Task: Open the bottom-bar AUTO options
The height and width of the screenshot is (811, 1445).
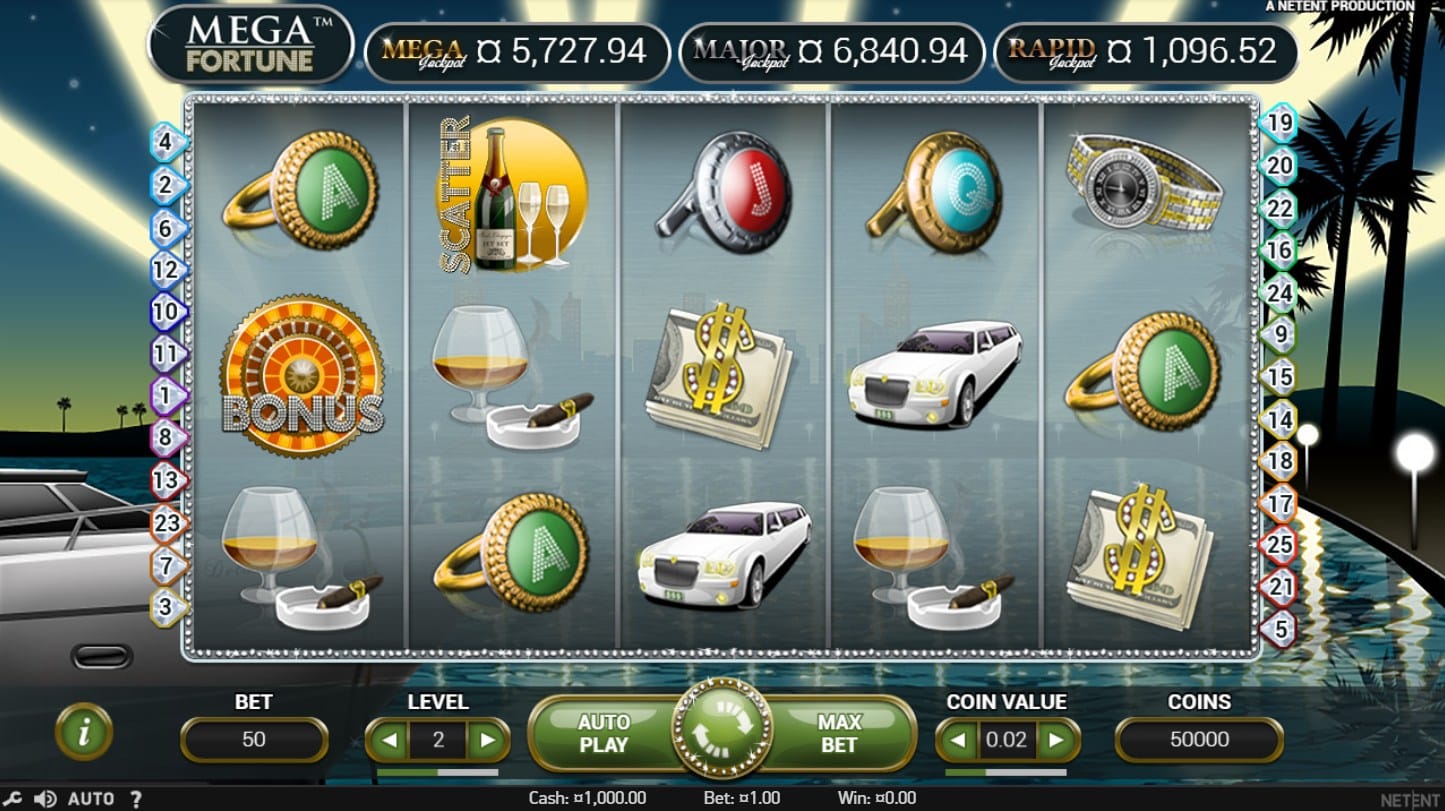Action: (x=90, y=799)
